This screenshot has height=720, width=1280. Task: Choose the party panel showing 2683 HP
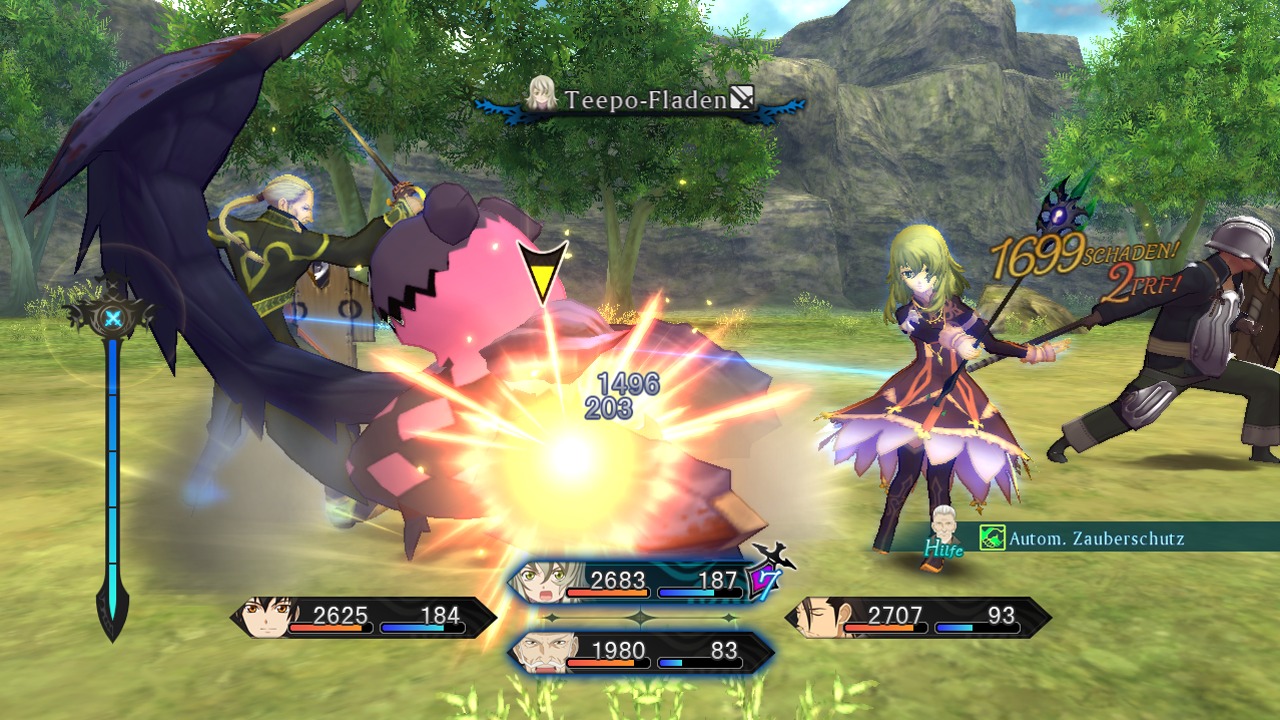[640, 581]
